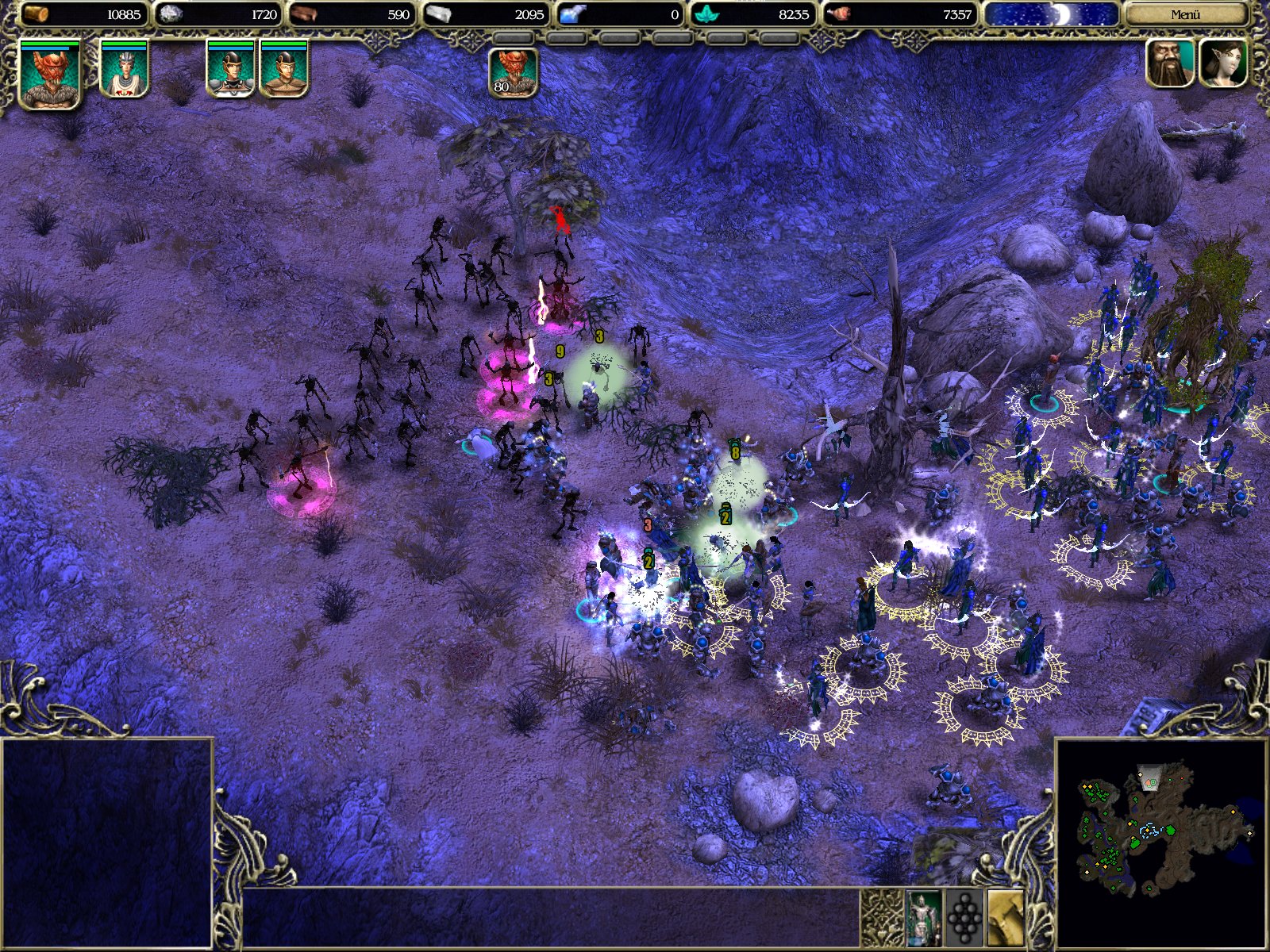Screen dimensions: 1270x952
Task: Click the red-masked portrait labeled 80
Action: 513,73
